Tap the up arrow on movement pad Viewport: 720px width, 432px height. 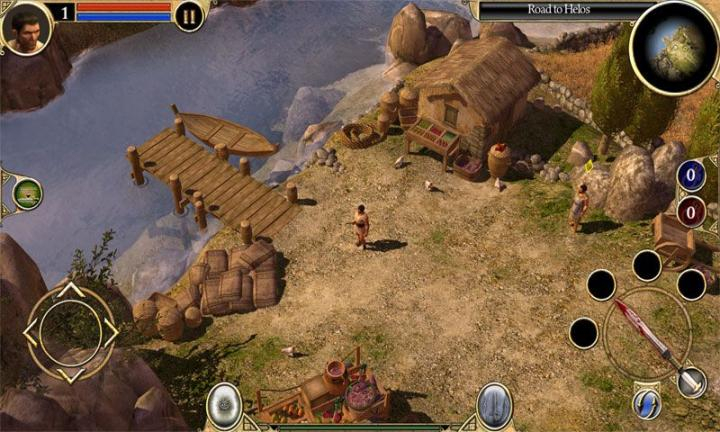coord(70,291)
